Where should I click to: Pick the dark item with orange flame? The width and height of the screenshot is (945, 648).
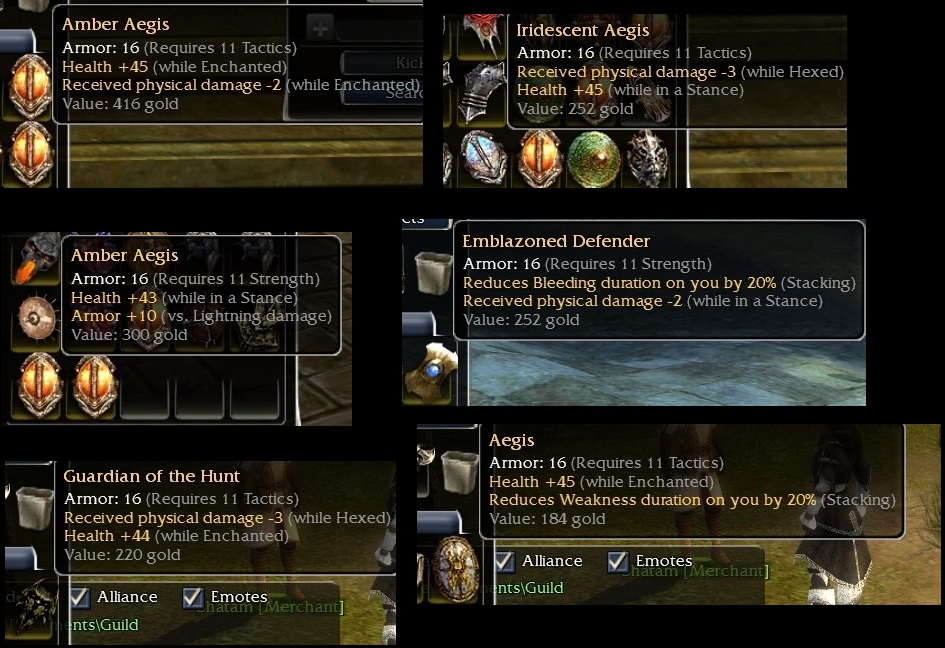[39, 257]
